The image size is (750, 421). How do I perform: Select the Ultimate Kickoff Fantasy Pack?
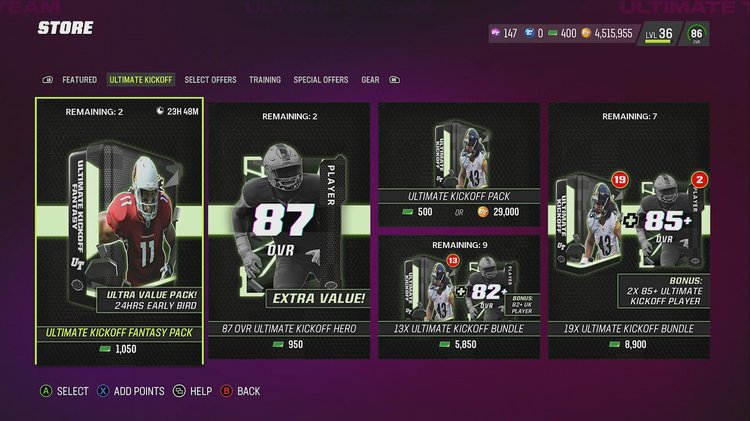(120, 230)
